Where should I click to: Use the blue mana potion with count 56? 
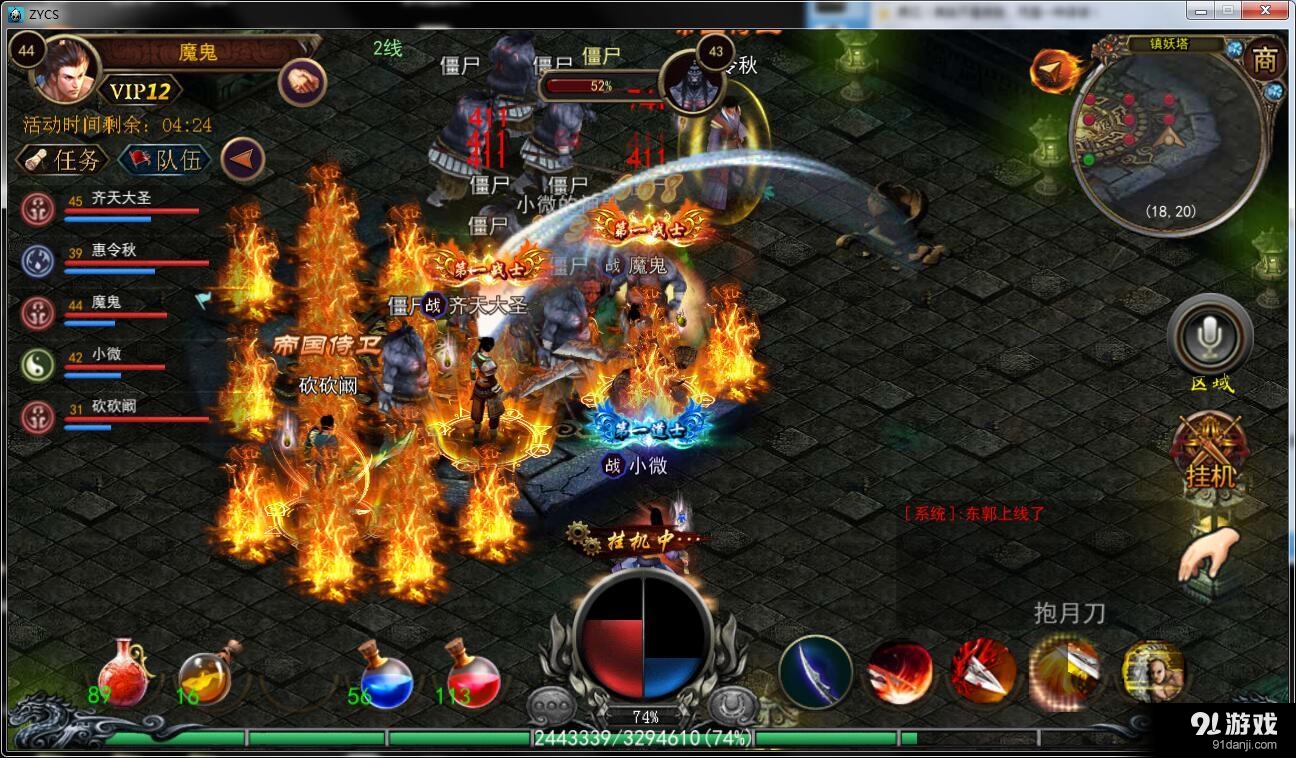click(x=385, y=674)
